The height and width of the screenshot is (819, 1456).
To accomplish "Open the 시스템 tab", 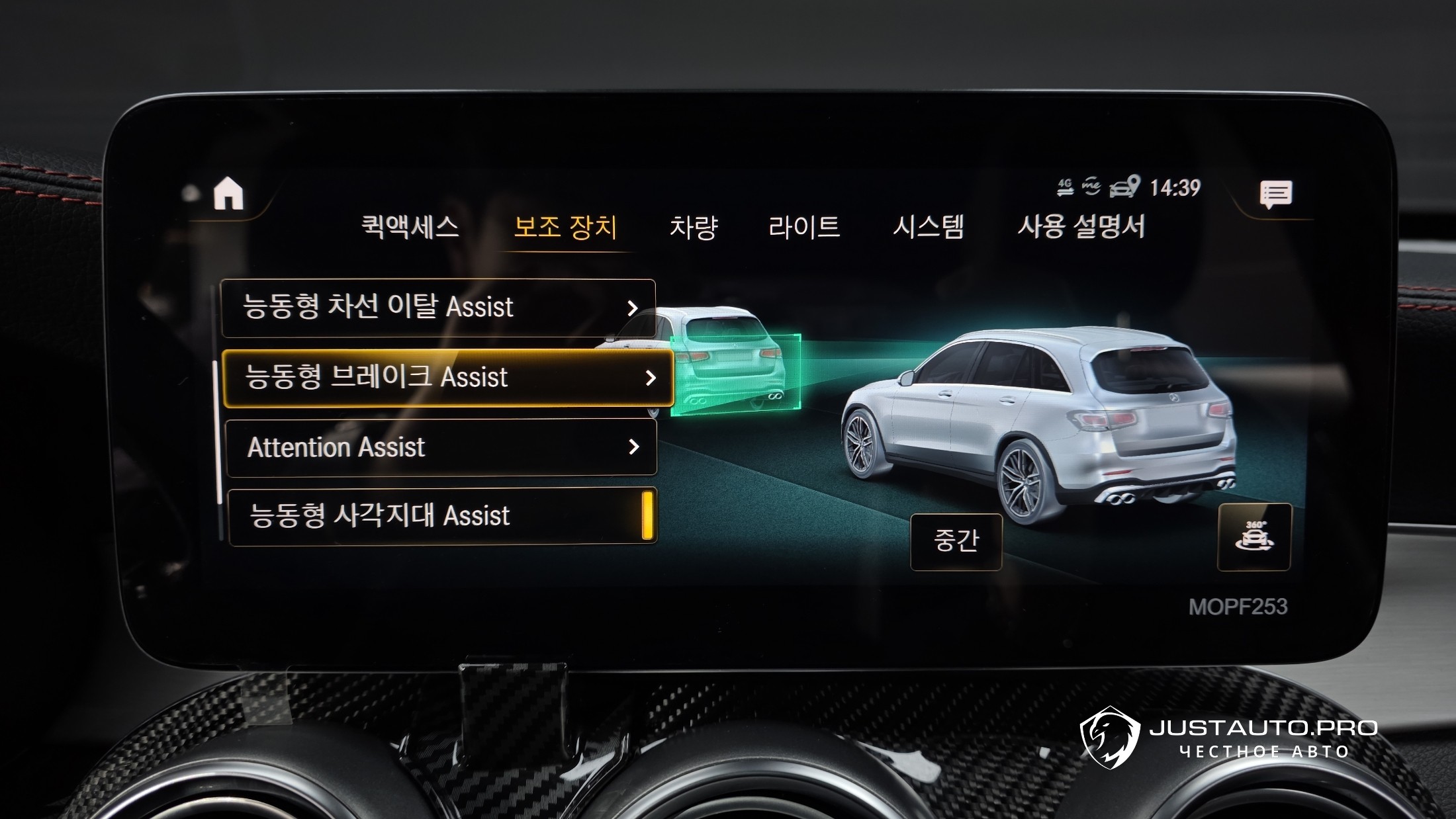I will tap(928, 227).
